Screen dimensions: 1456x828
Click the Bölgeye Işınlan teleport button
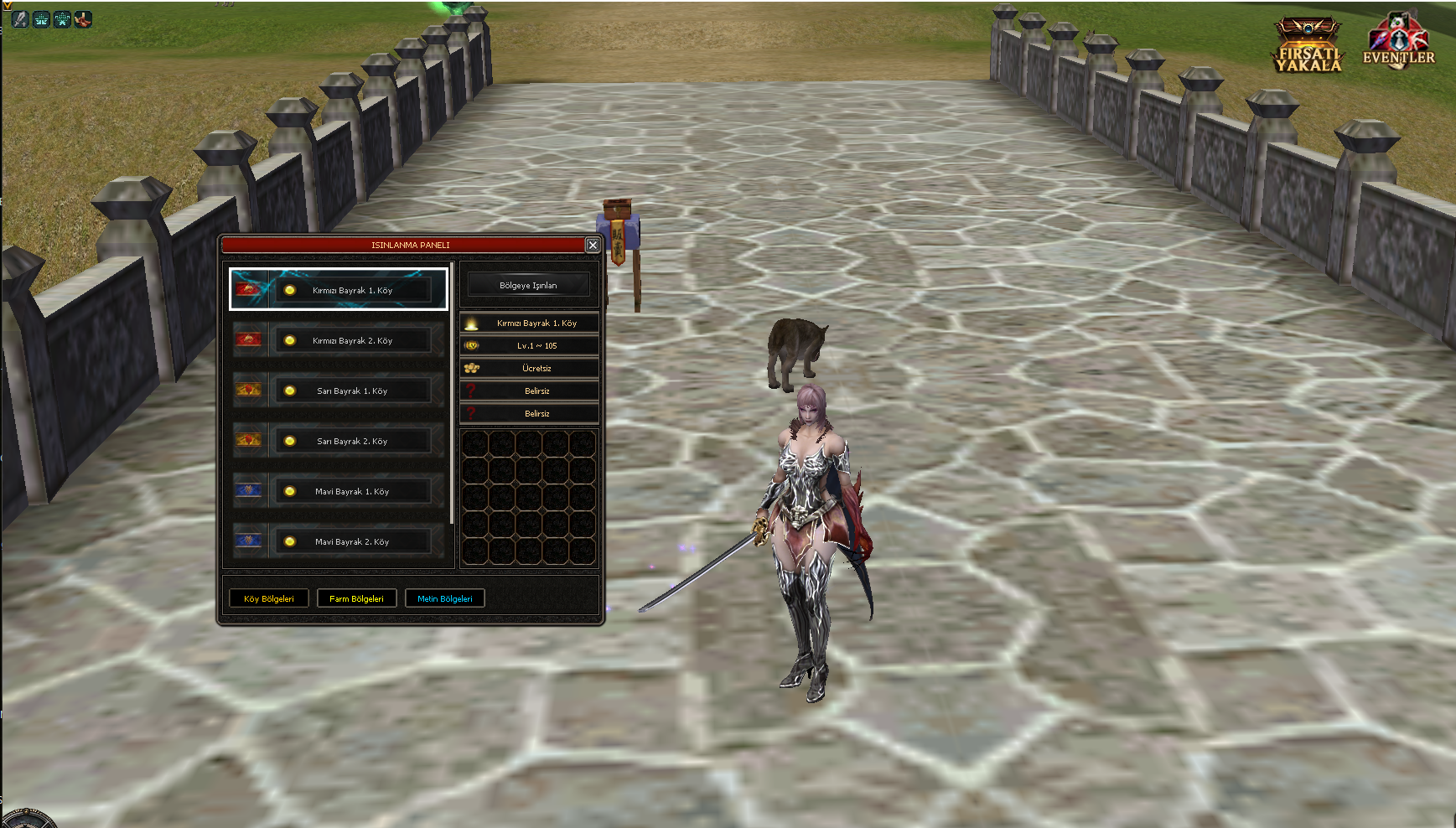[x=528, y=285]
